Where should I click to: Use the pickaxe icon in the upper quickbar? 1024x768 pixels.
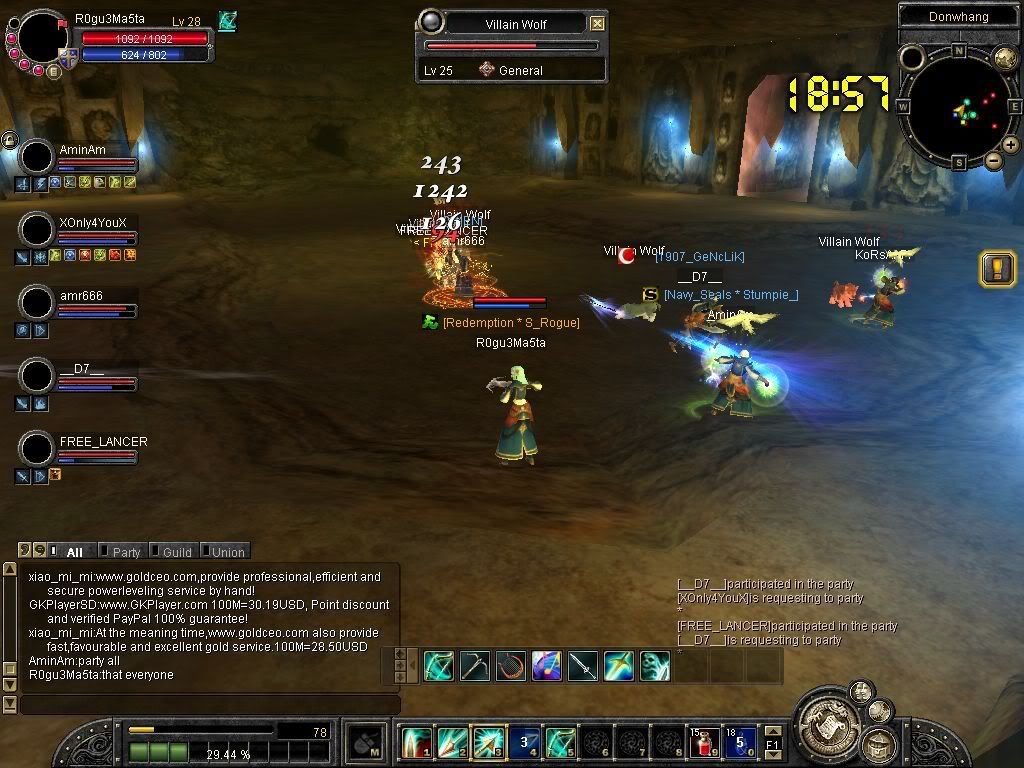(474, 666)
